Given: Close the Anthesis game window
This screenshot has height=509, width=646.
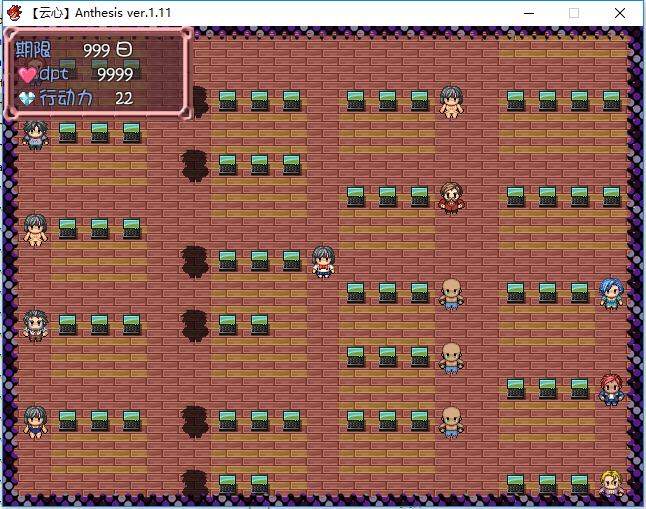Looking at the screenshot, I should coord(620,13).
